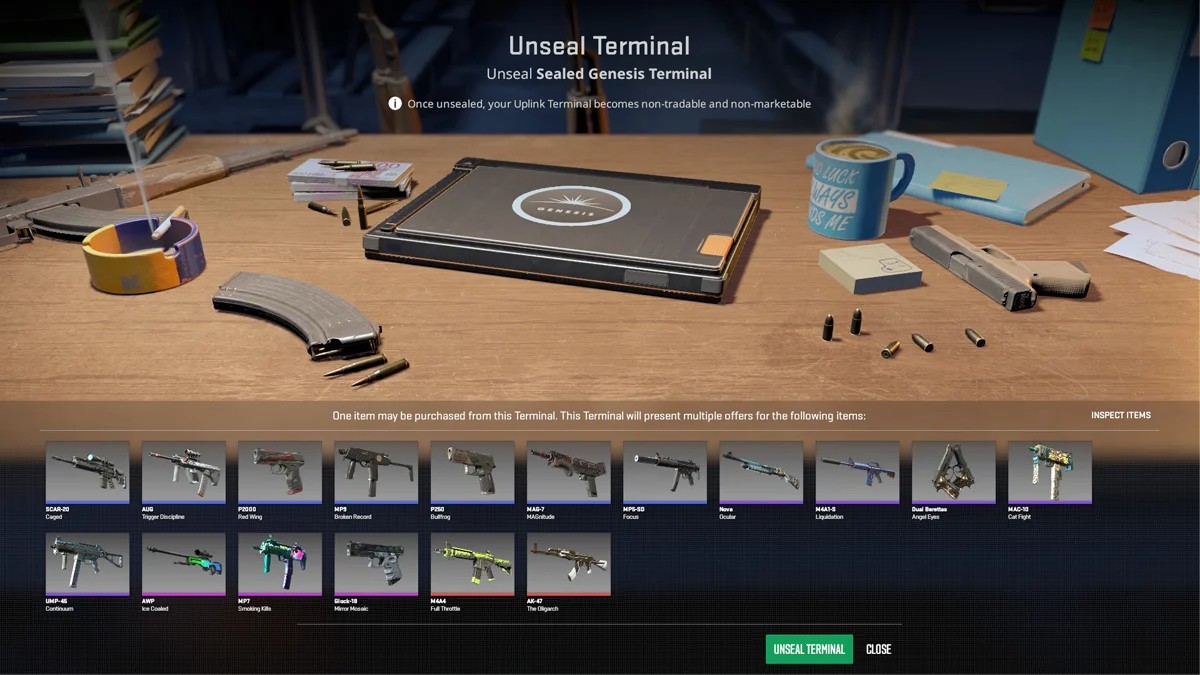Select the SCAR-20 Caged thumbnail
Screen dimensions: 1200x675
point(88,471)
